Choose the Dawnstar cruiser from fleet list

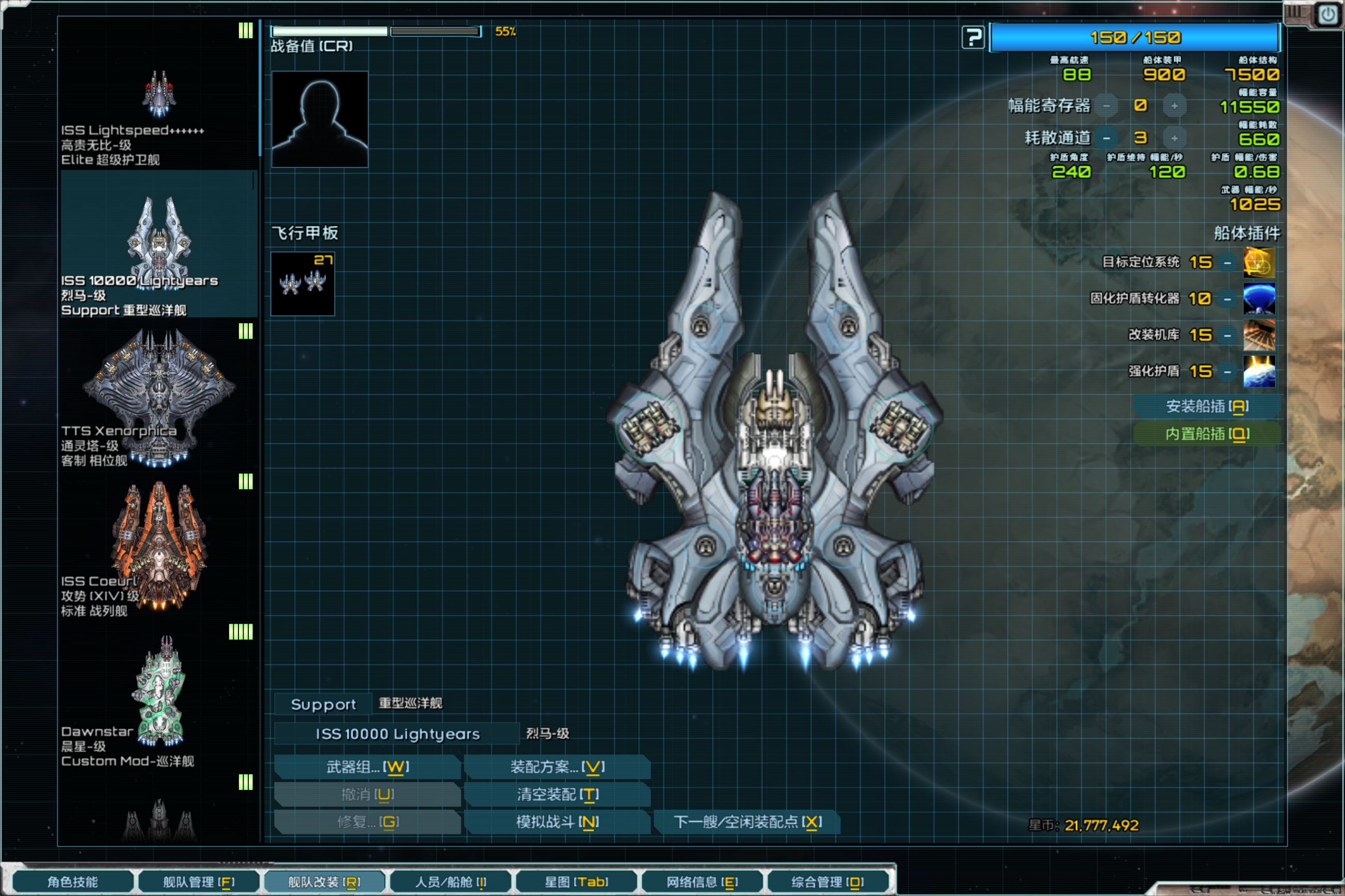click(x=158, y=694)
